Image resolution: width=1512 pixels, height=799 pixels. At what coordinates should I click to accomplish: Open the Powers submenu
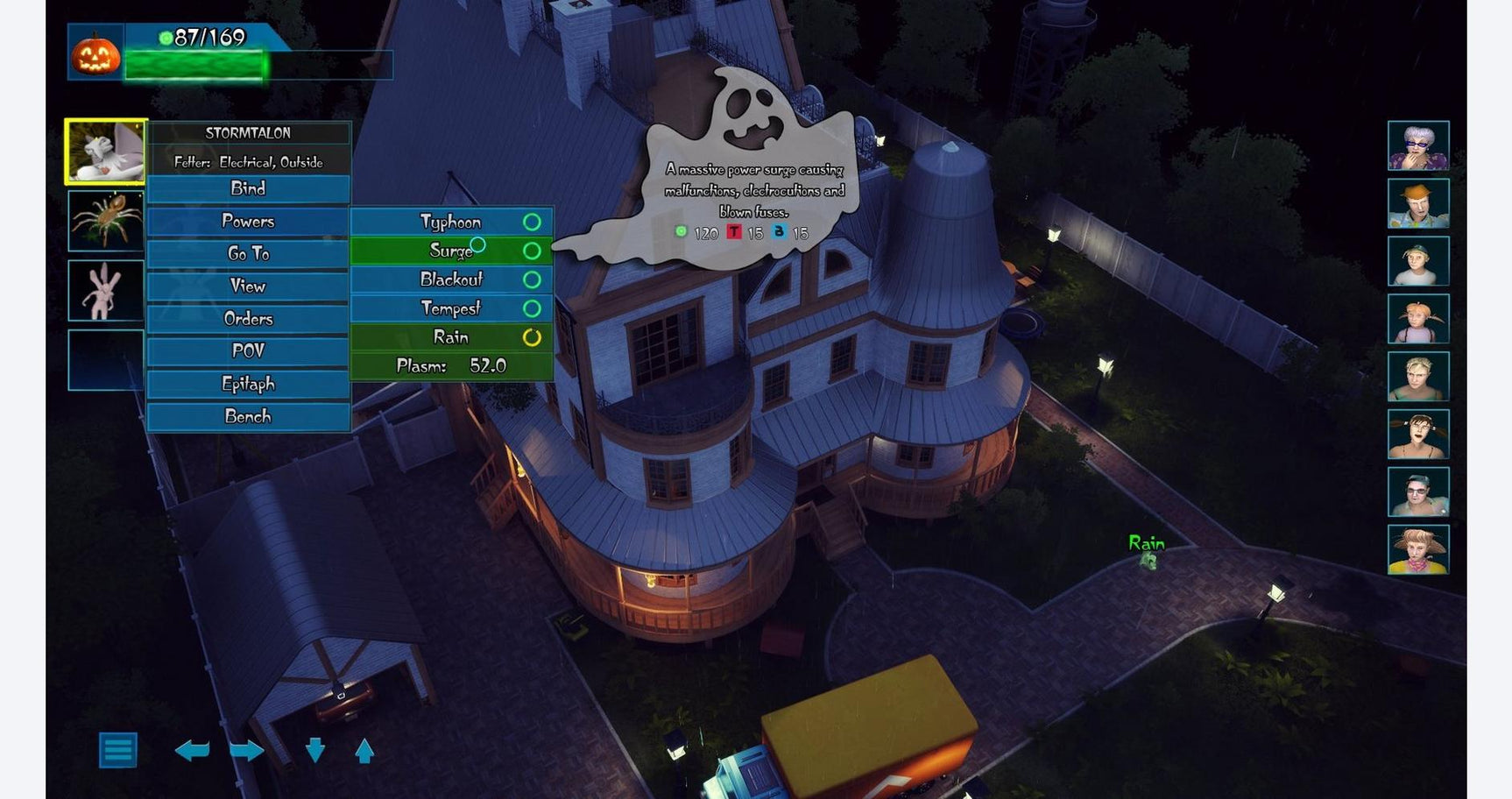tap(248, 221)
